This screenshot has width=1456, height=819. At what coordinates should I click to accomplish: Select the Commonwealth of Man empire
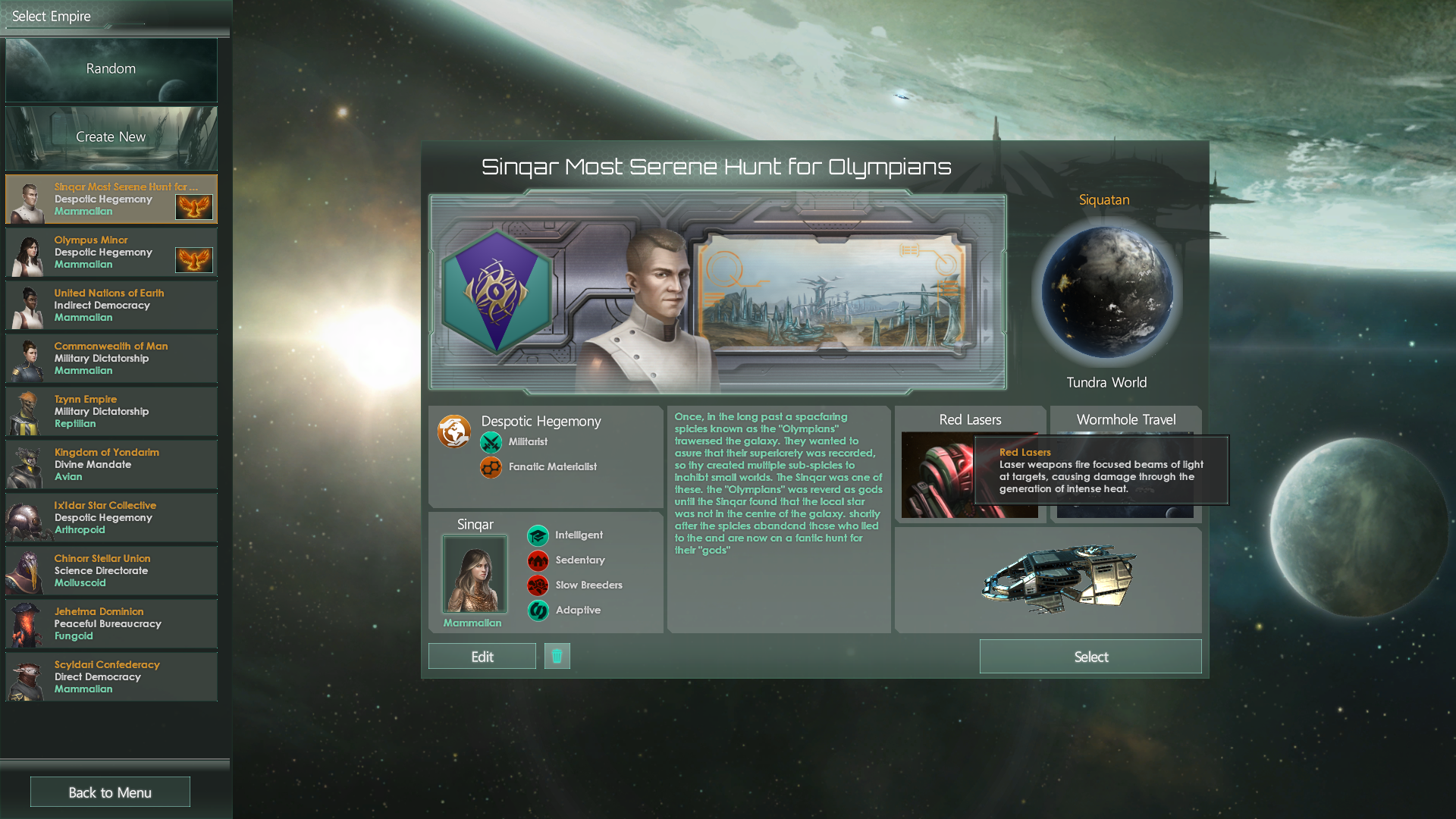click(x=111, y=359)
